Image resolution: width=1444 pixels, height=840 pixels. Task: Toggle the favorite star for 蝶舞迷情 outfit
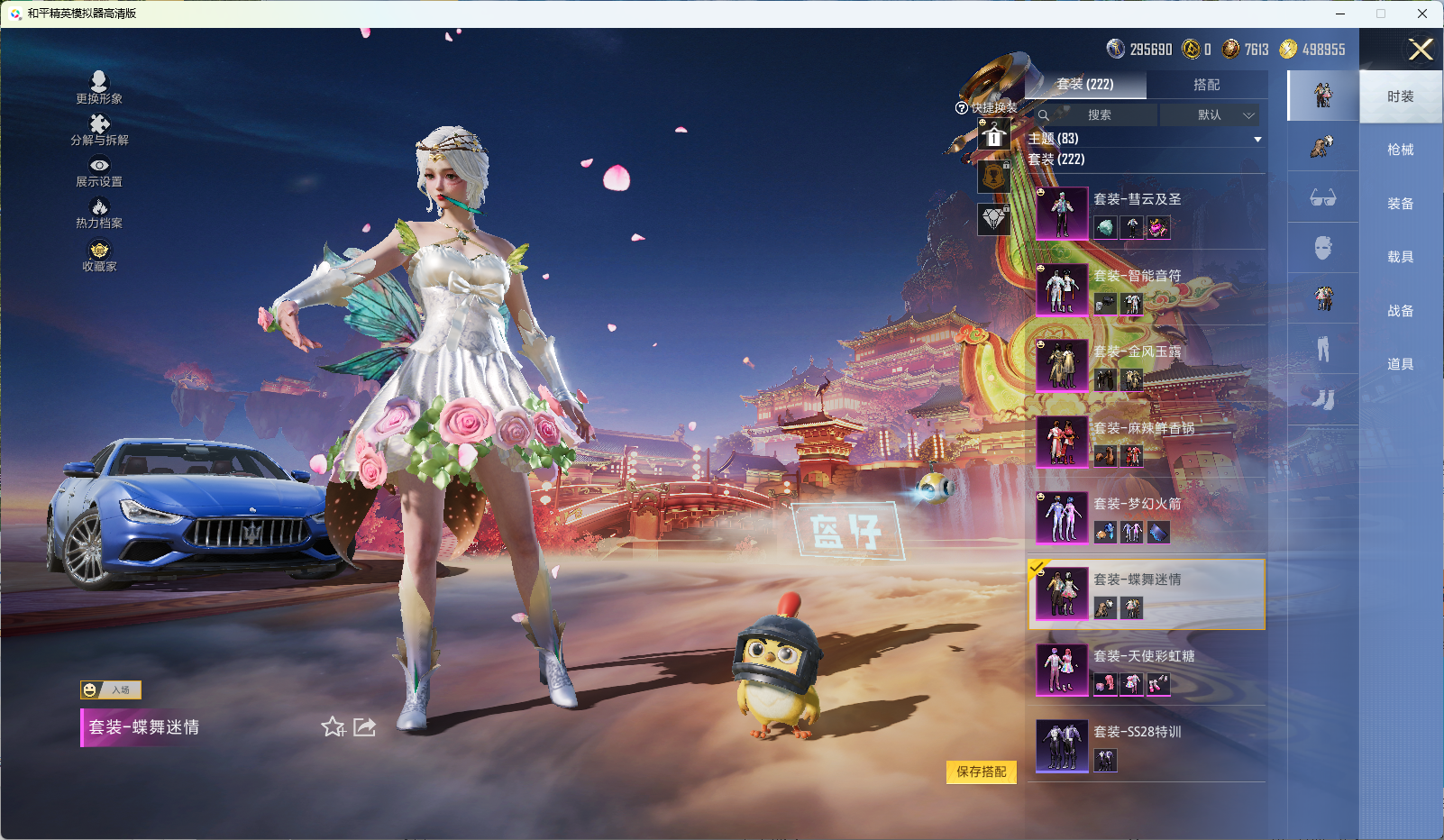coord(333,726)
